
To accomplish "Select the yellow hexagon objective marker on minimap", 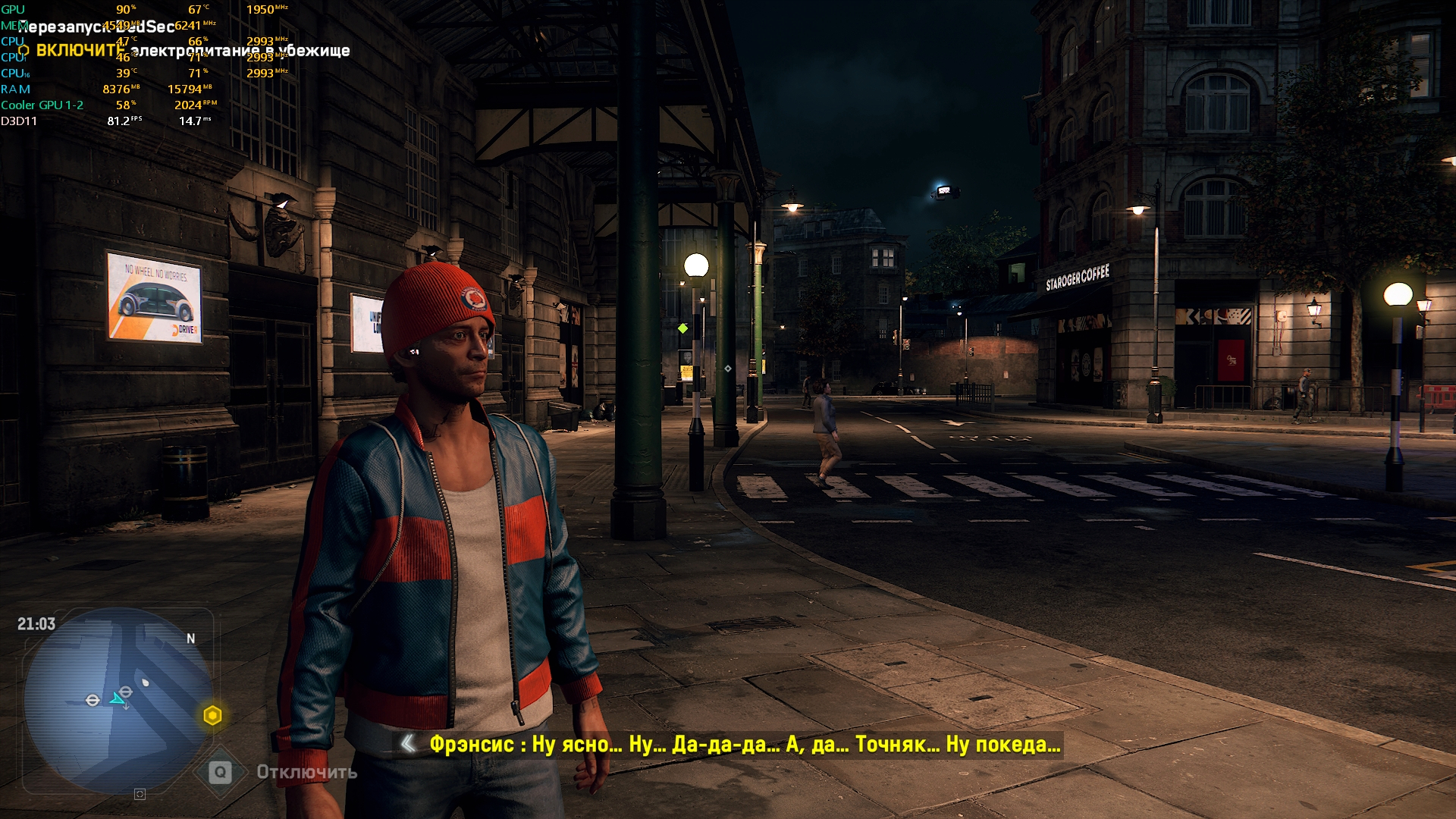I will 212,715.
